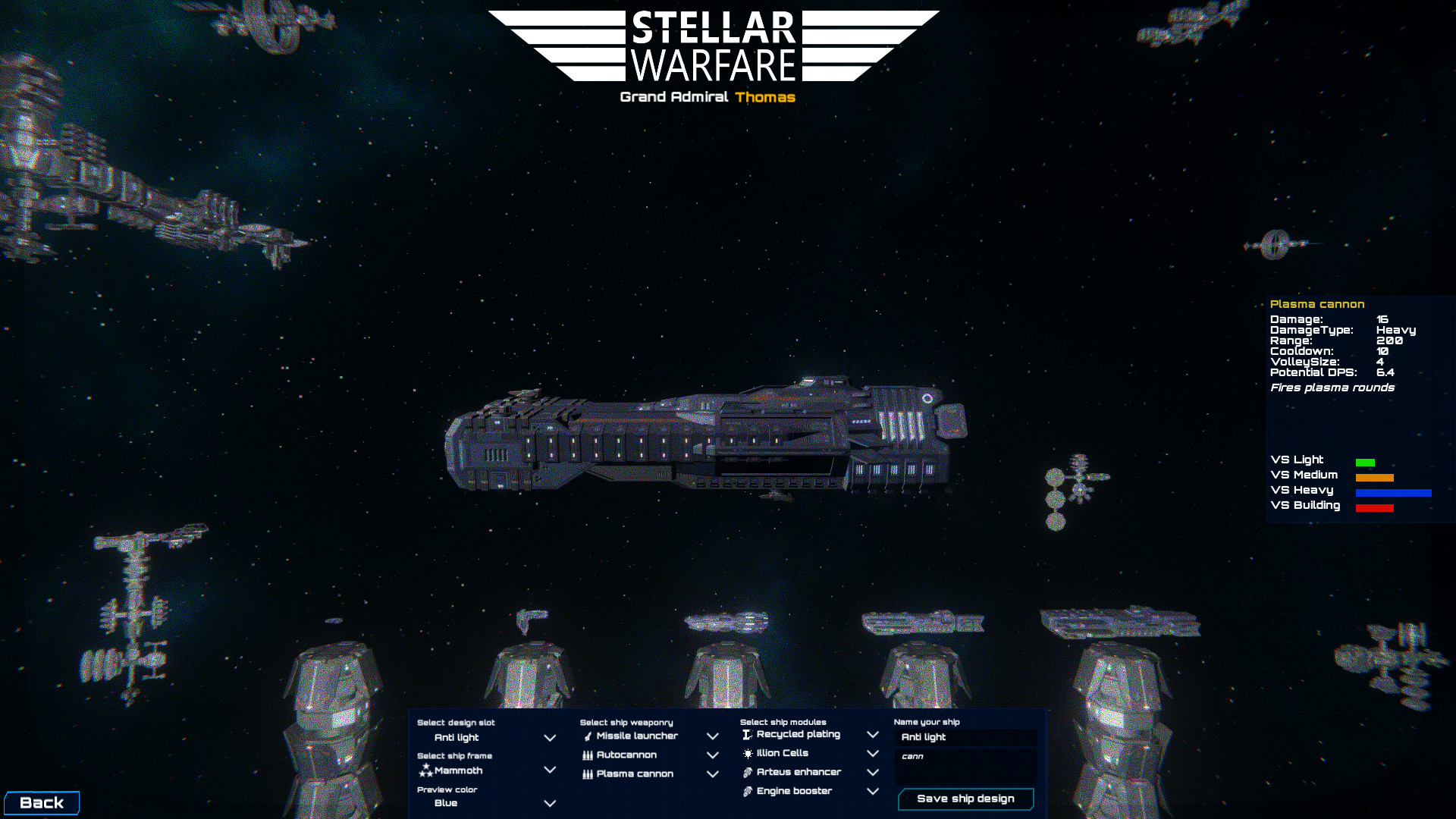Click the Anti light ship name field
Screen dimensions: 1456x819
point(965,737)
